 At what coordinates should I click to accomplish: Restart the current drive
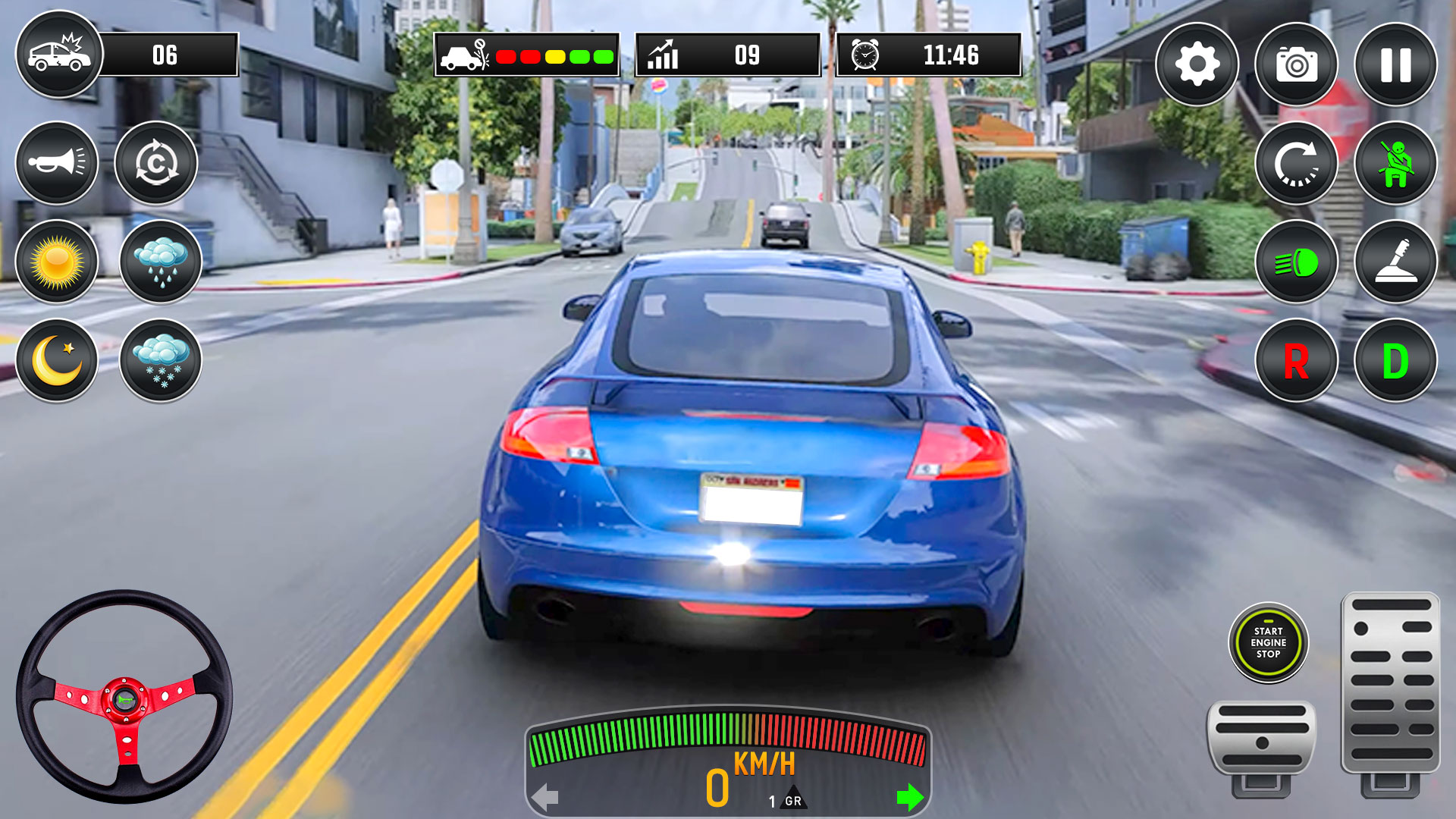1295,163
